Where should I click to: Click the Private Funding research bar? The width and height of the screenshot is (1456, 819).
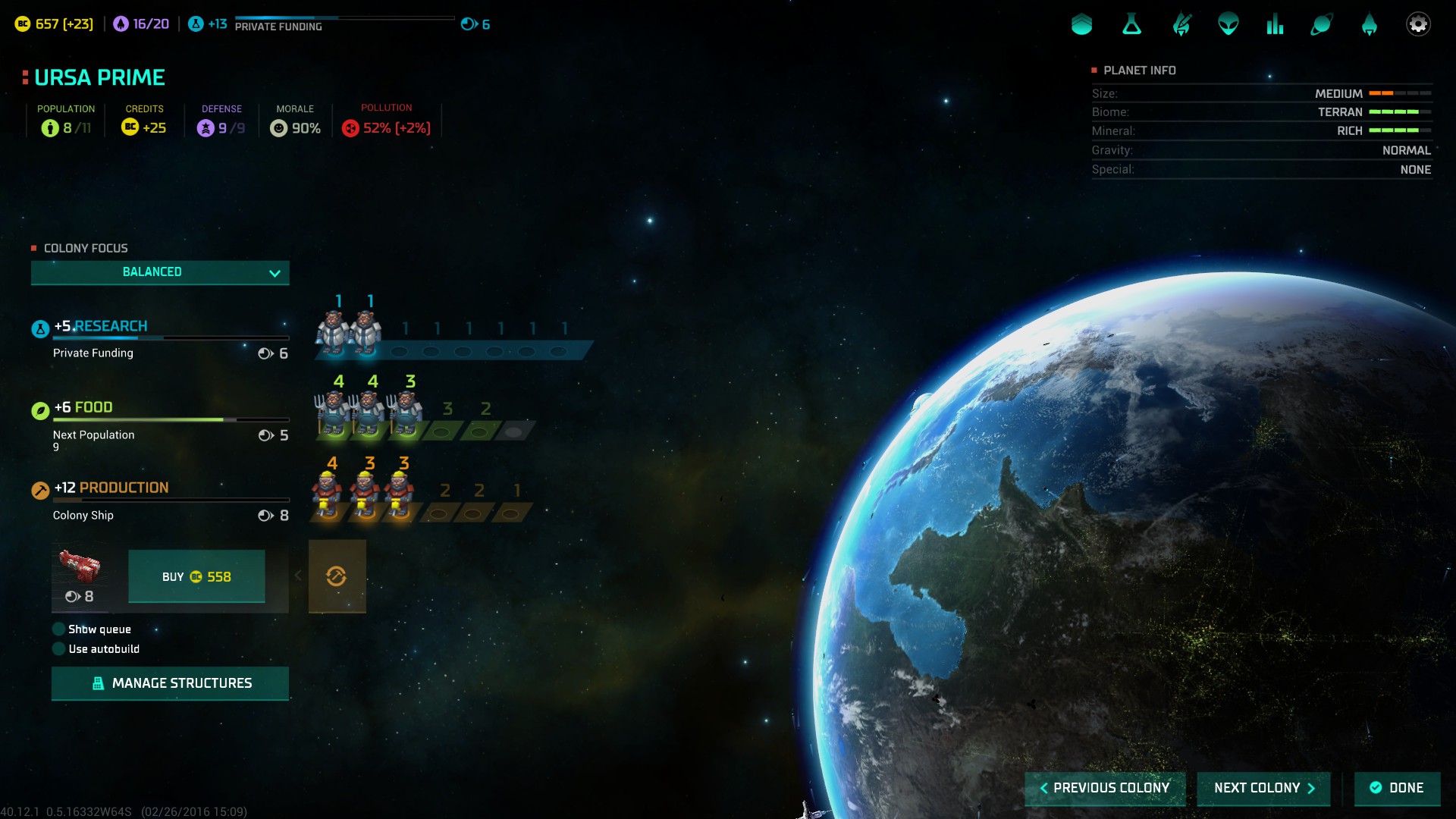click(x=171, y=338)
